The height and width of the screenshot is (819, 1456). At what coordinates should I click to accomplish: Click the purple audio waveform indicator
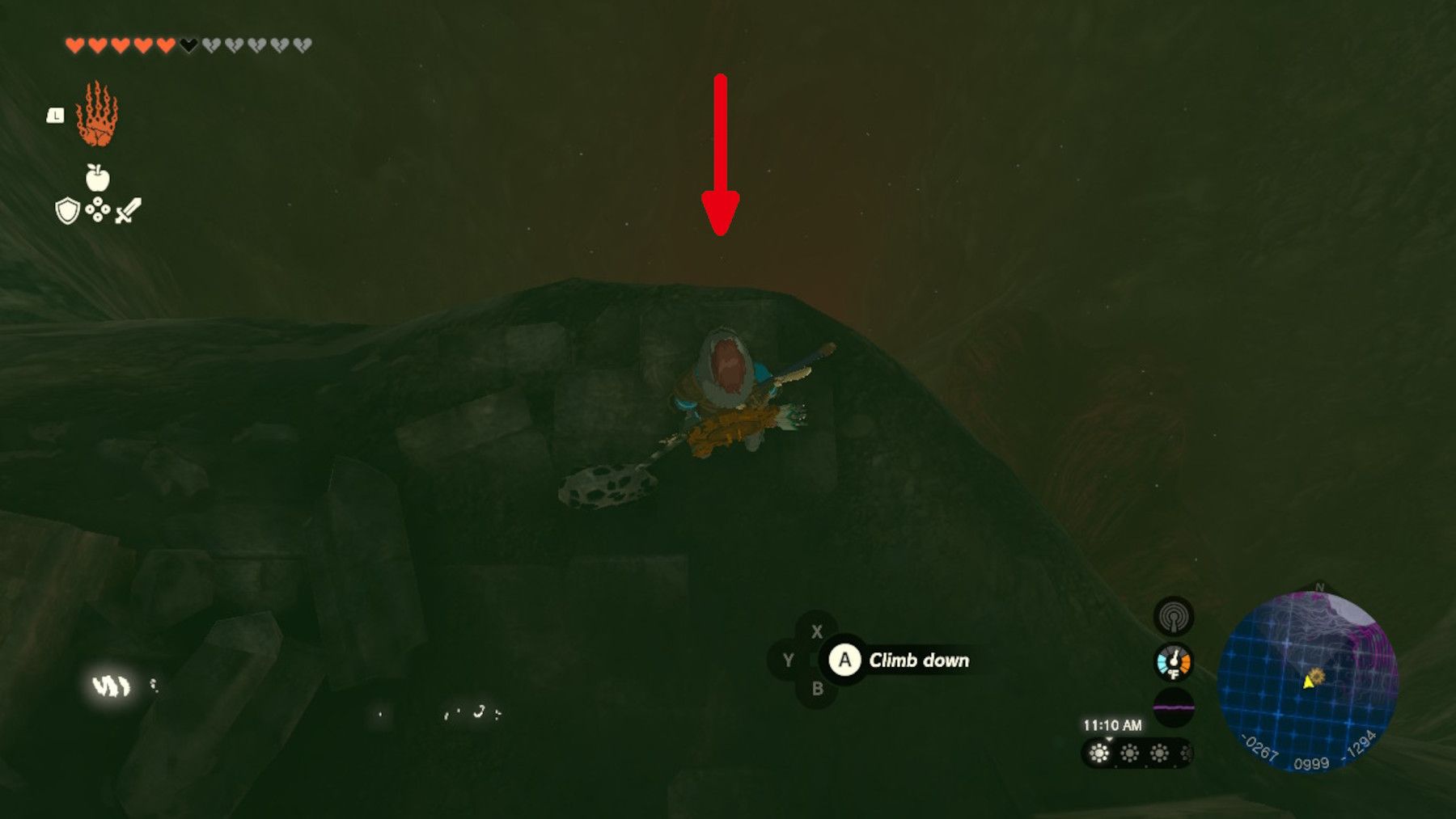click(x=1173, y=705)
